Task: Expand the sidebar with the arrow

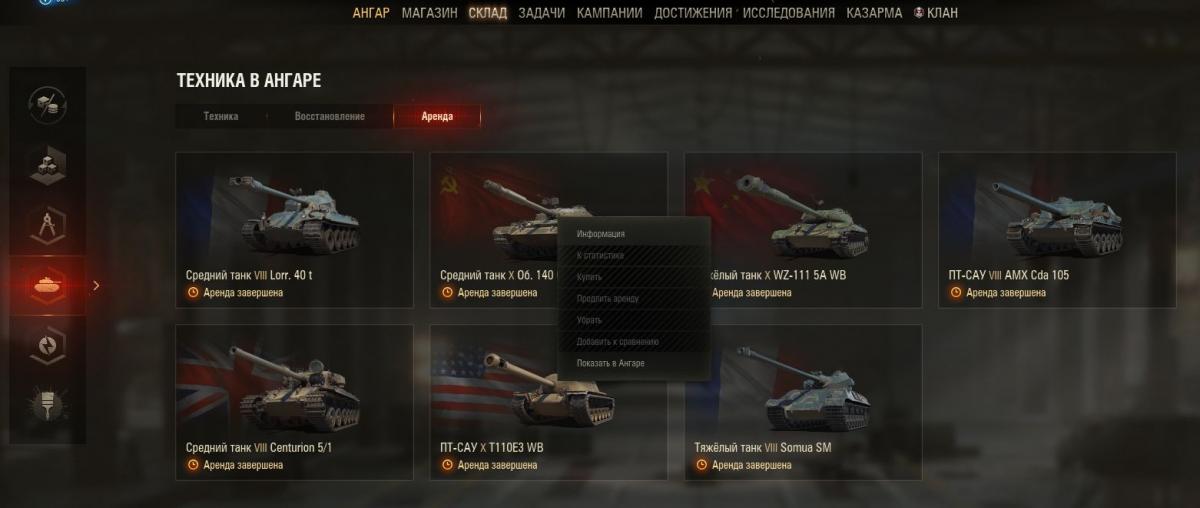Action: (x=96, y=285)
